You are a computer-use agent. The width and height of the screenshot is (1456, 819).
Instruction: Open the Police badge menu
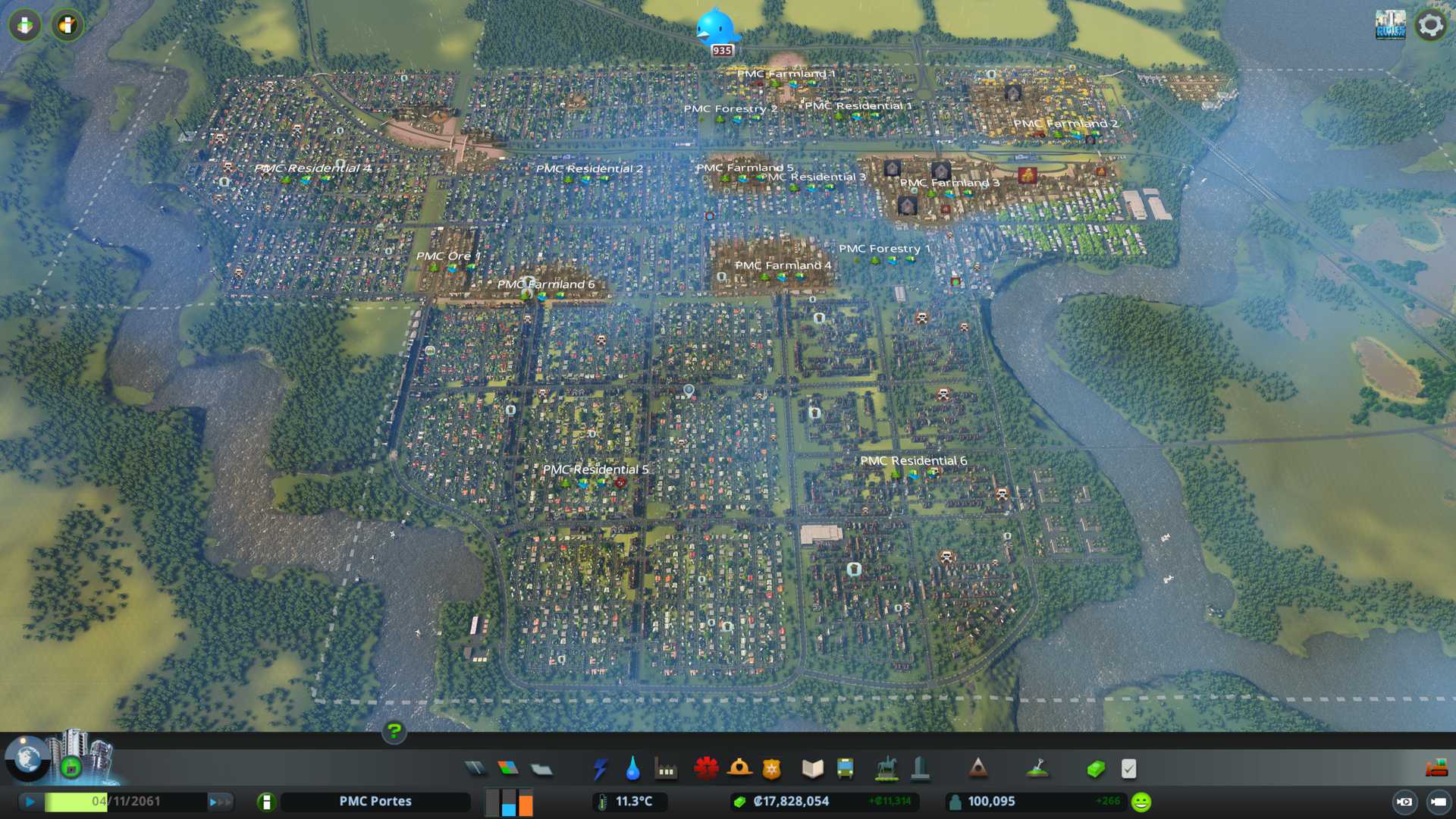(x=772, y=769)
